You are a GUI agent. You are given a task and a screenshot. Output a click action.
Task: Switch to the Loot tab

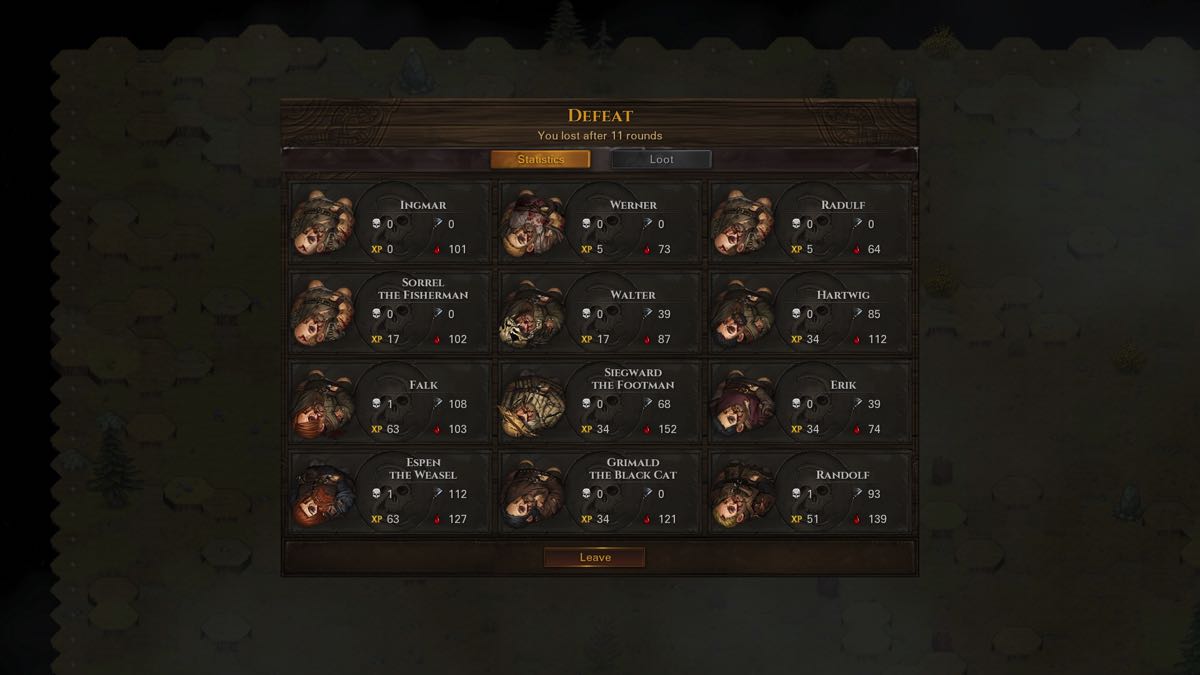(x=661, y=159)
